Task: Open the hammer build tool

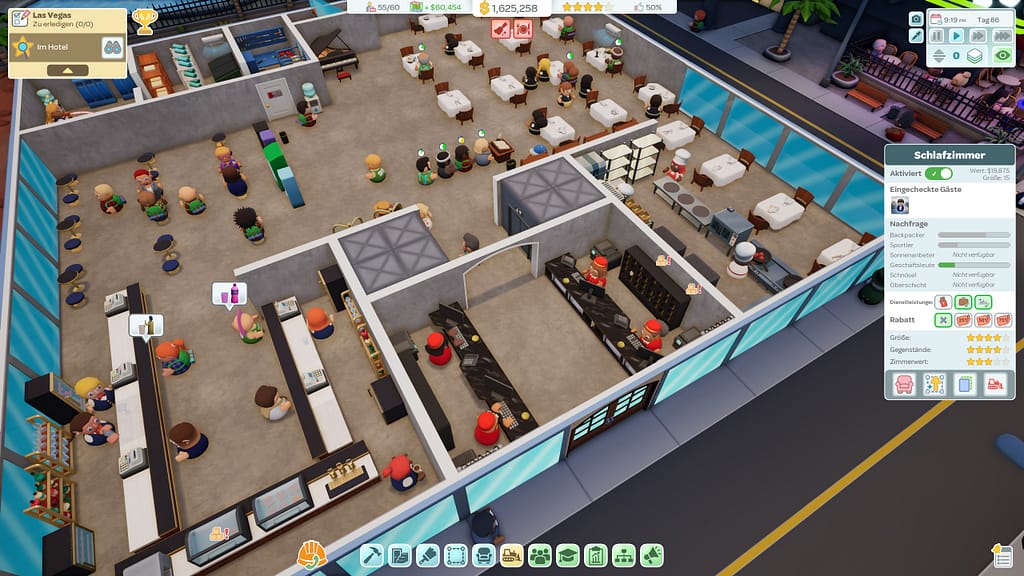Action: (372, 554)
